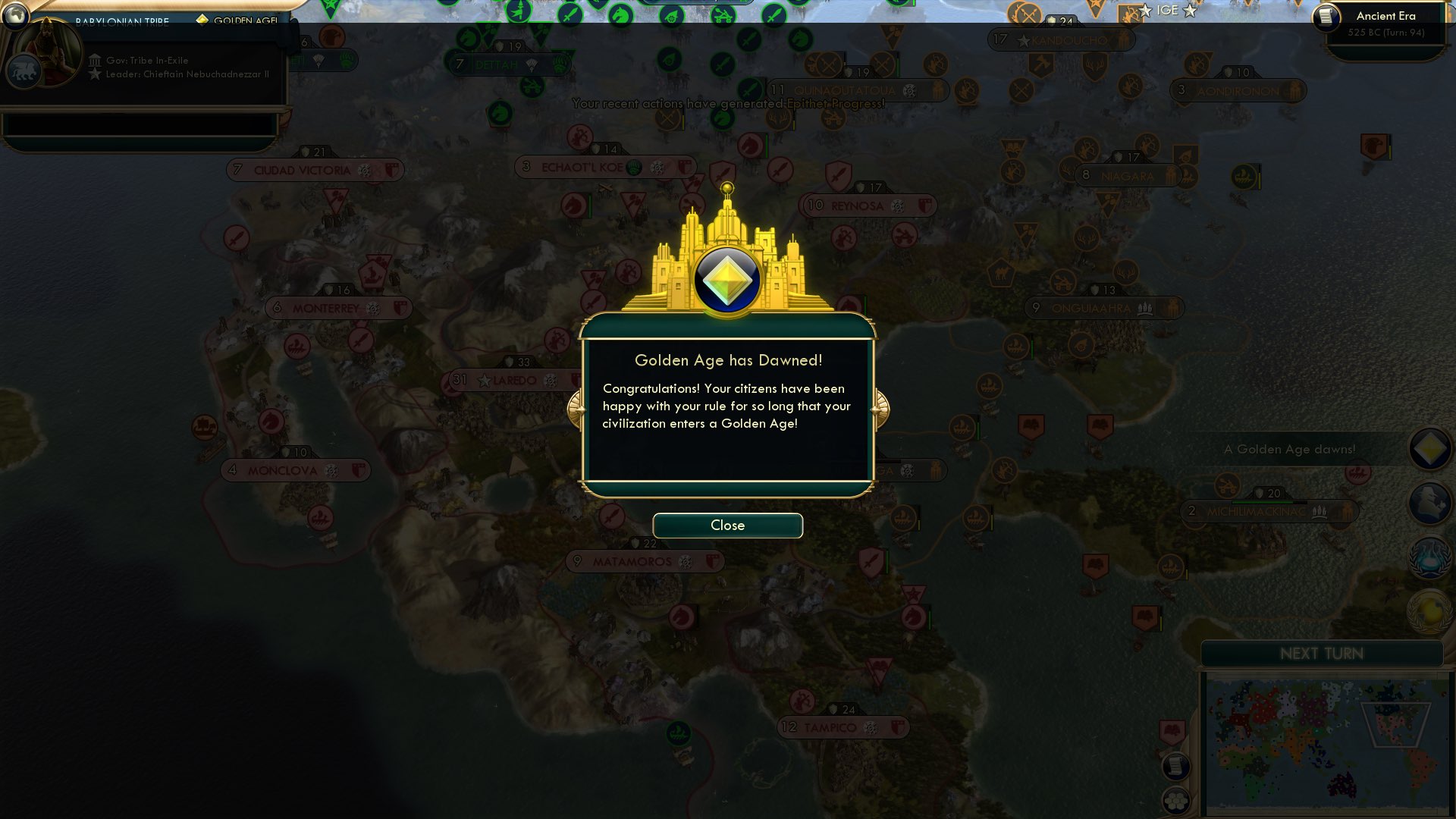
Task: Expand the Matamoros city banner
Action: [645, 561]
